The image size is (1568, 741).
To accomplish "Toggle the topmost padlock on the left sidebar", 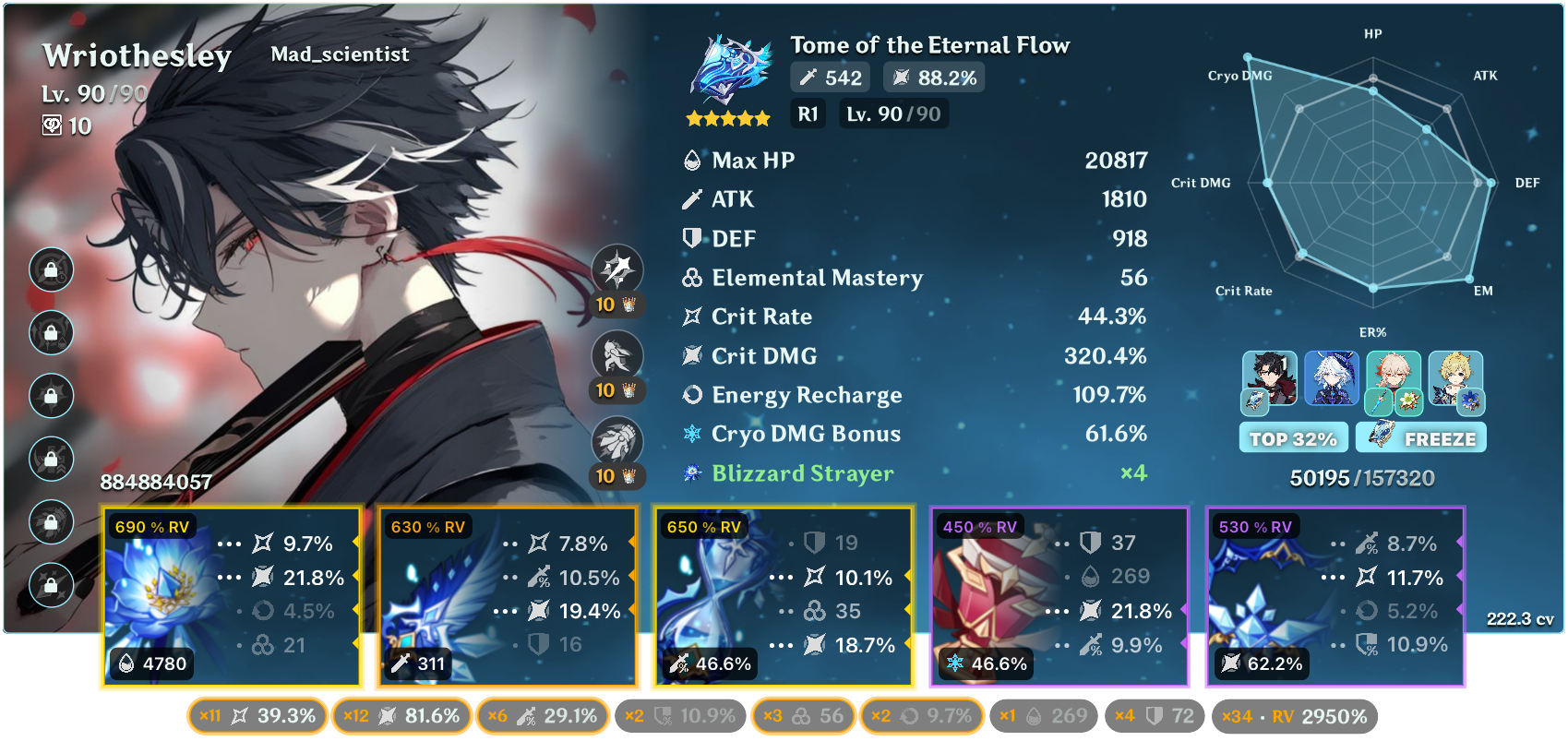I will pos(52,269).
